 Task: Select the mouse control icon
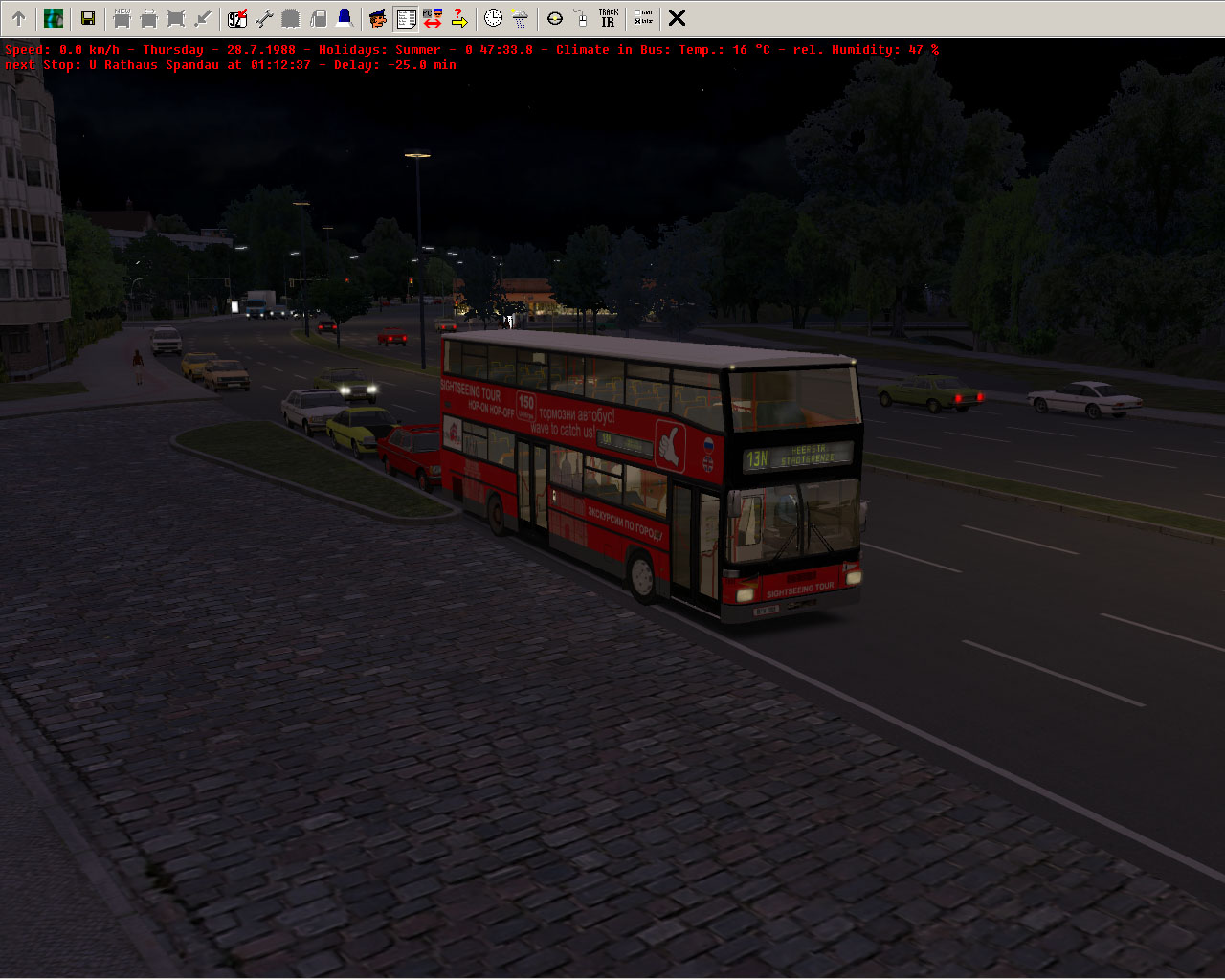coord(581,18)
